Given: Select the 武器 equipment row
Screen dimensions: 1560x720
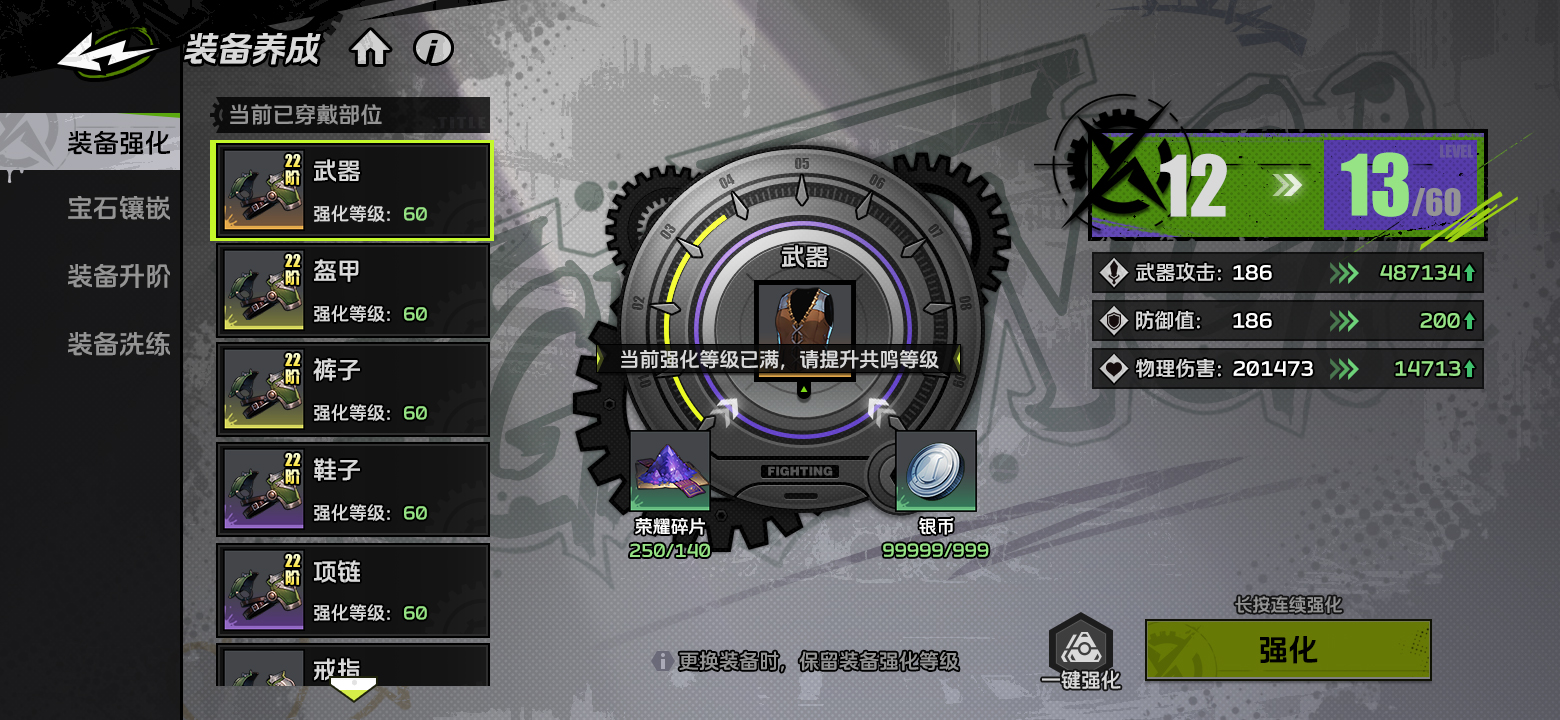Looking at the screenshot, I should pyautogui.click(x=352, y=191).
